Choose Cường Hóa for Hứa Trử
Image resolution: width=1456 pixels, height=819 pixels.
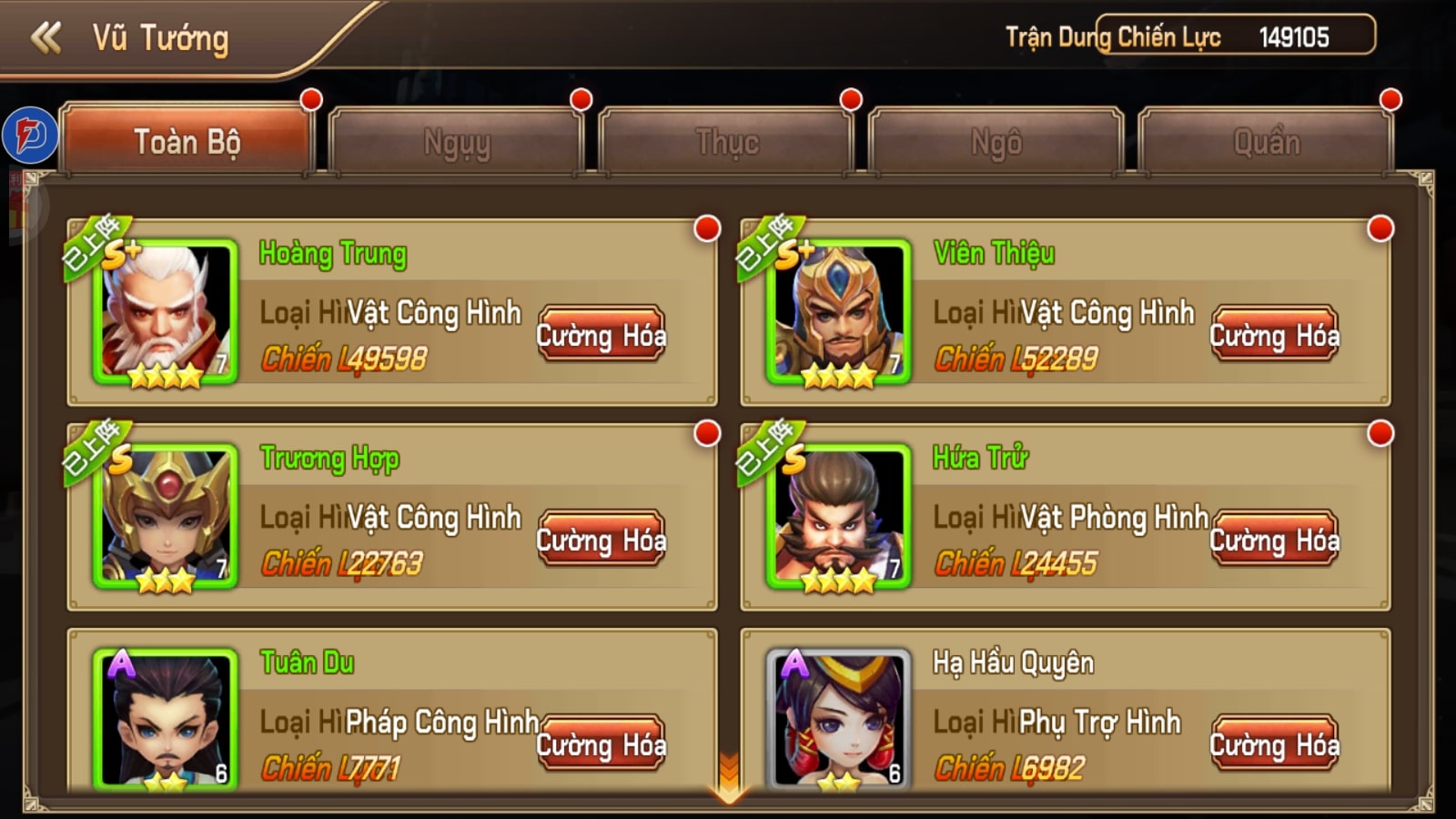1274,540
